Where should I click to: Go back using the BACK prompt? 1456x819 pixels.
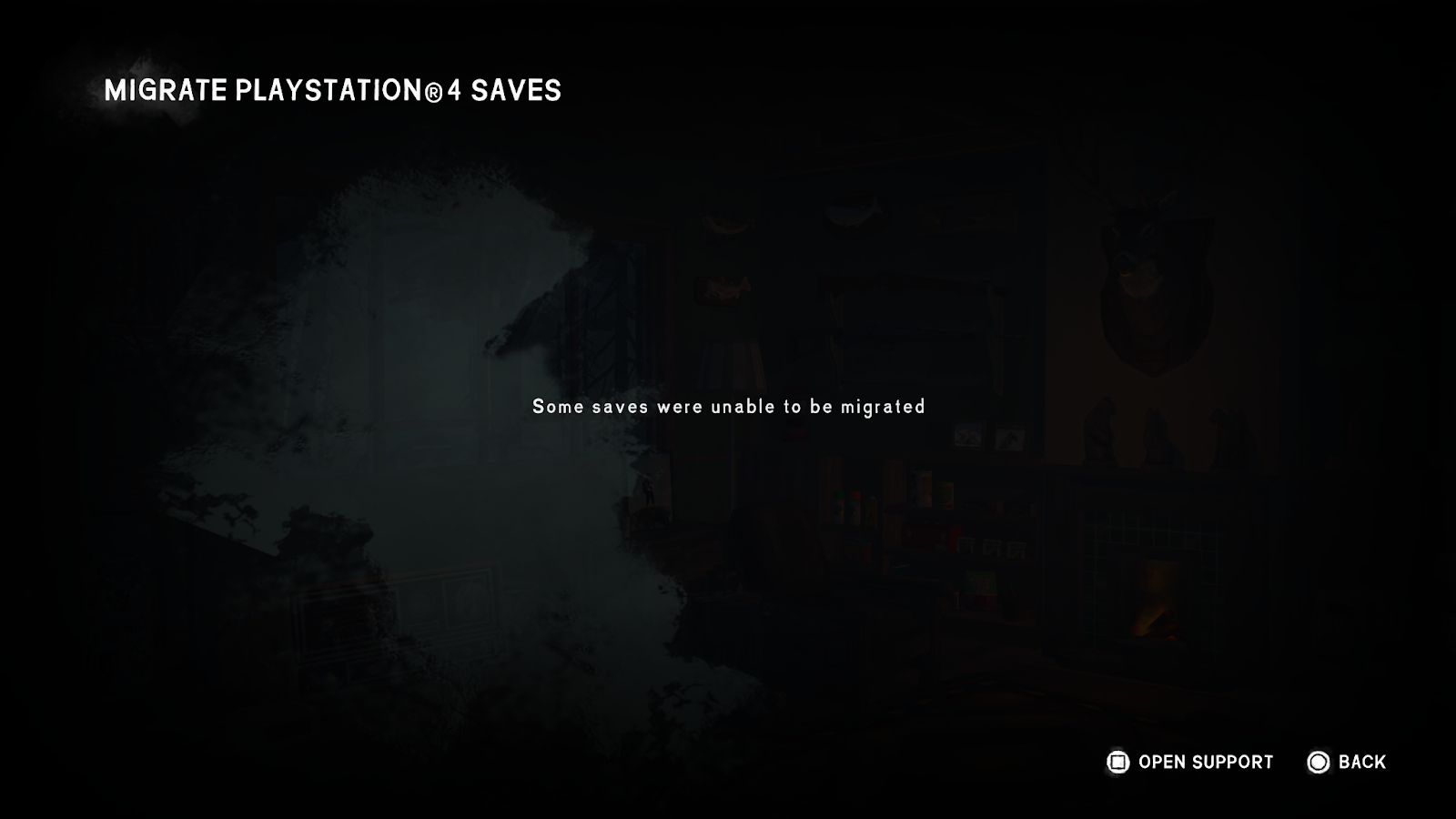click(1361, 762)
